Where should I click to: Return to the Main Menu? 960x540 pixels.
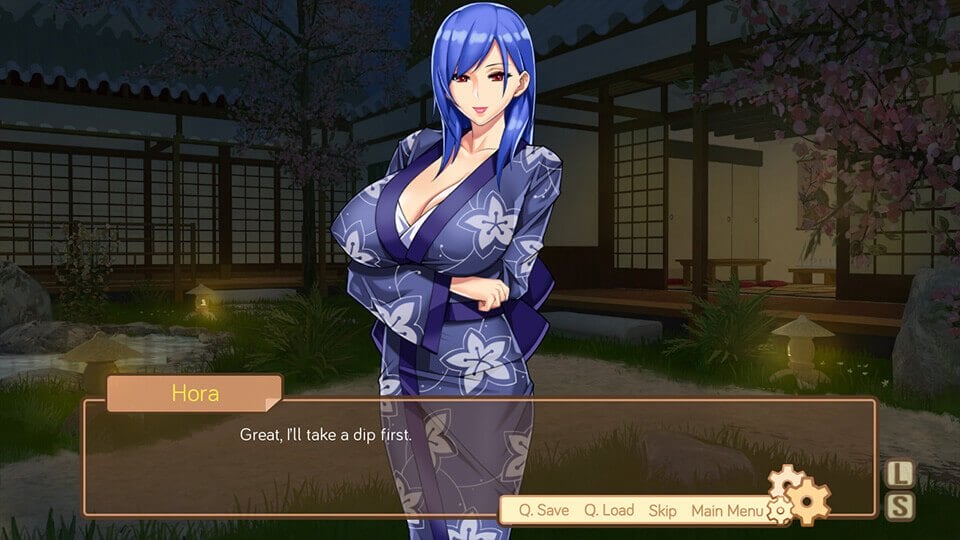click(727, 510)
